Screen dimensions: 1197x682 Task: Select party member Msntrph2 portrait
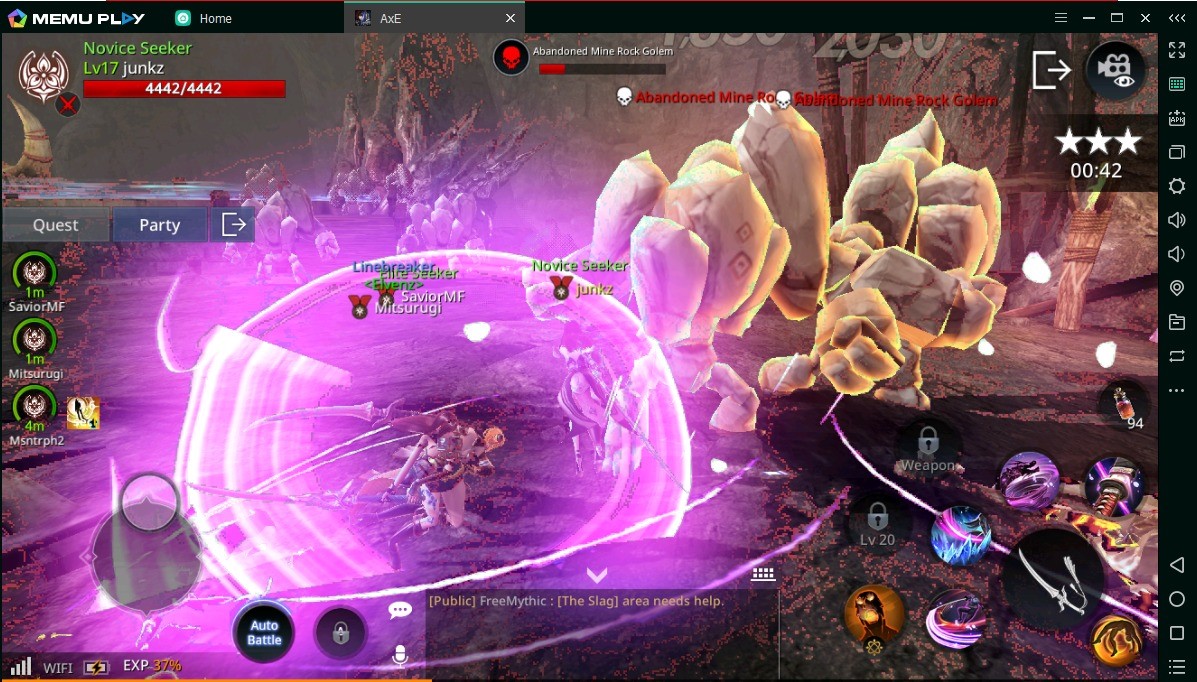pos(35,406)
